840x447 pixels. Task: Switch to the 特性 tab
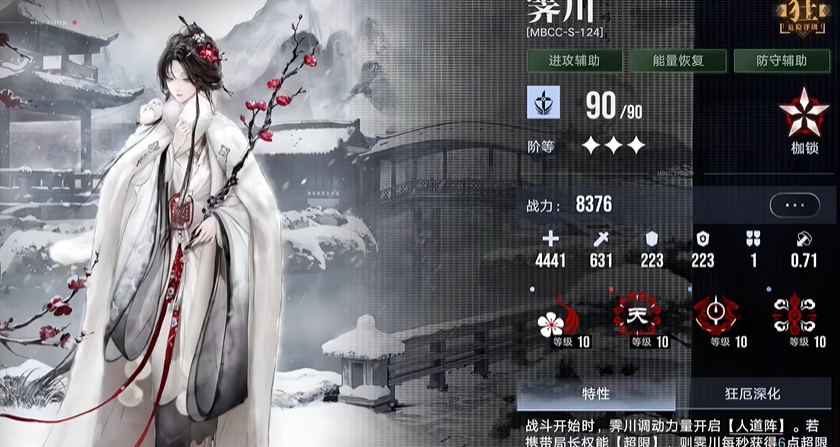coord(596,393)
